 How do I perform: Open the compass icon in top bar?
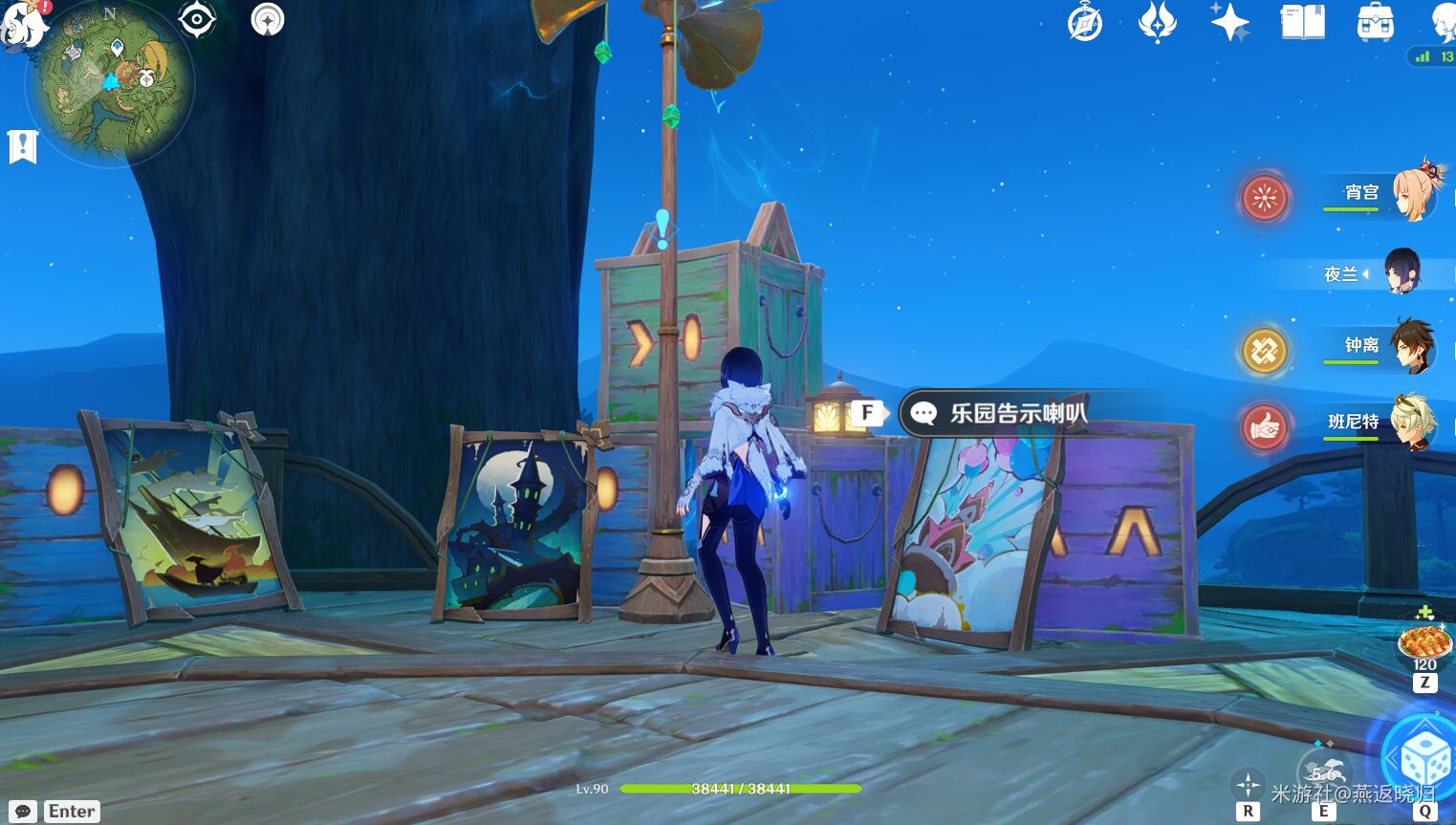coord(1084,22)
